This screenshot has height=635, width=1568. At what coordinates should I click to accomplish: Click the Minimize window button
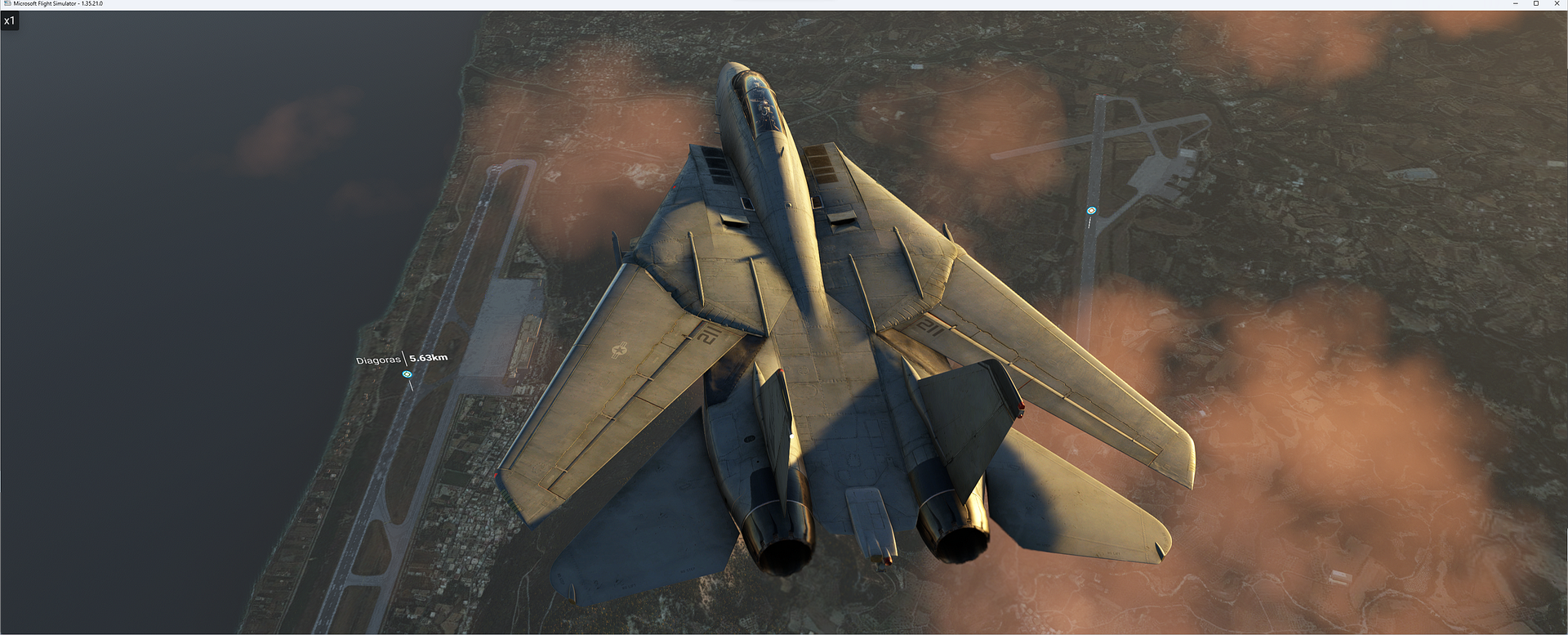(x=1515, y=4)
